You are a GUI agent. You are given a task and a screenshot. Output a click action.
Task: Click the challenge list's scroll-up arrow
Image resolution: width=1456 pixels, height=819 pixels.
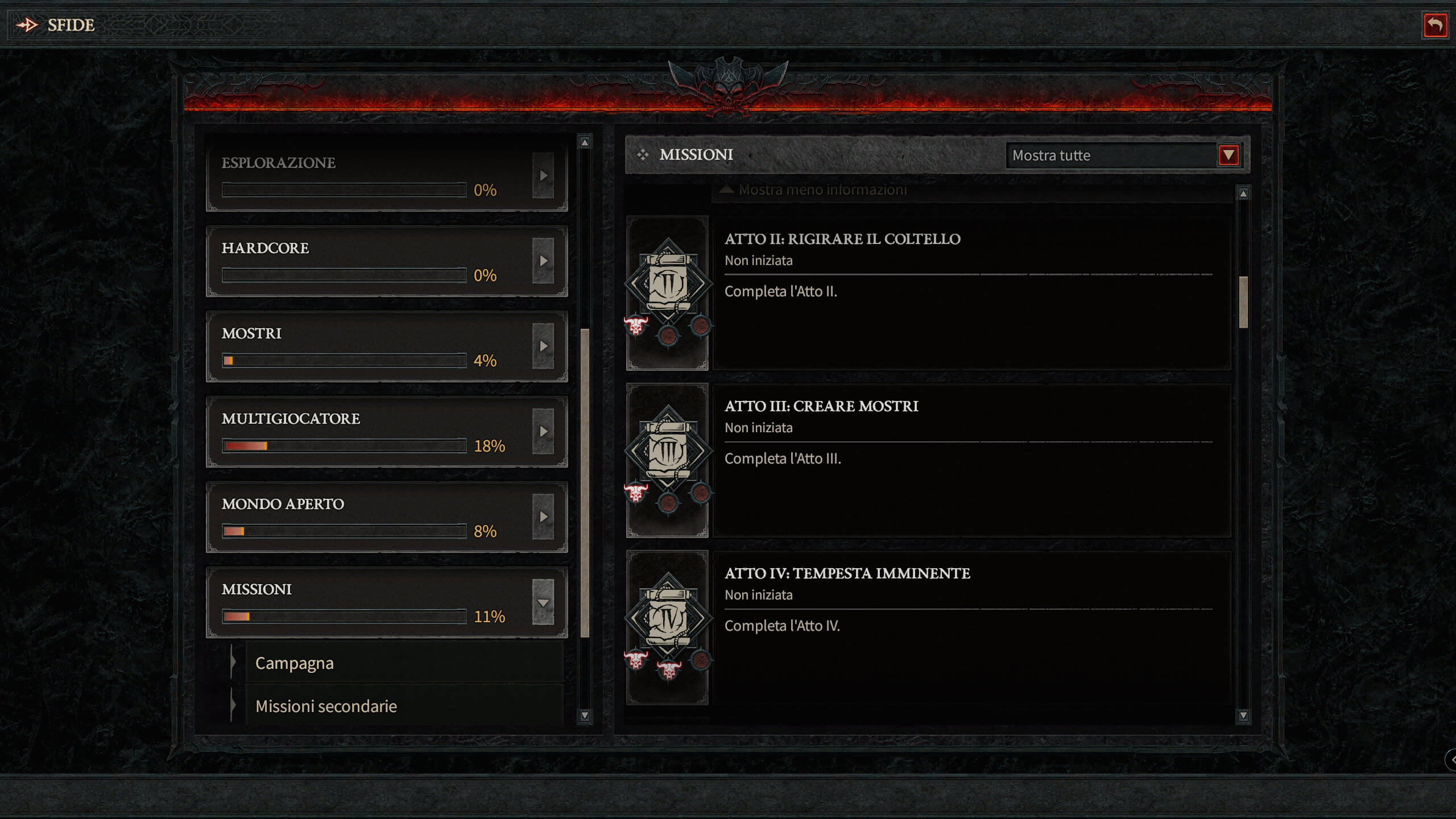[x=1243, y=194]
